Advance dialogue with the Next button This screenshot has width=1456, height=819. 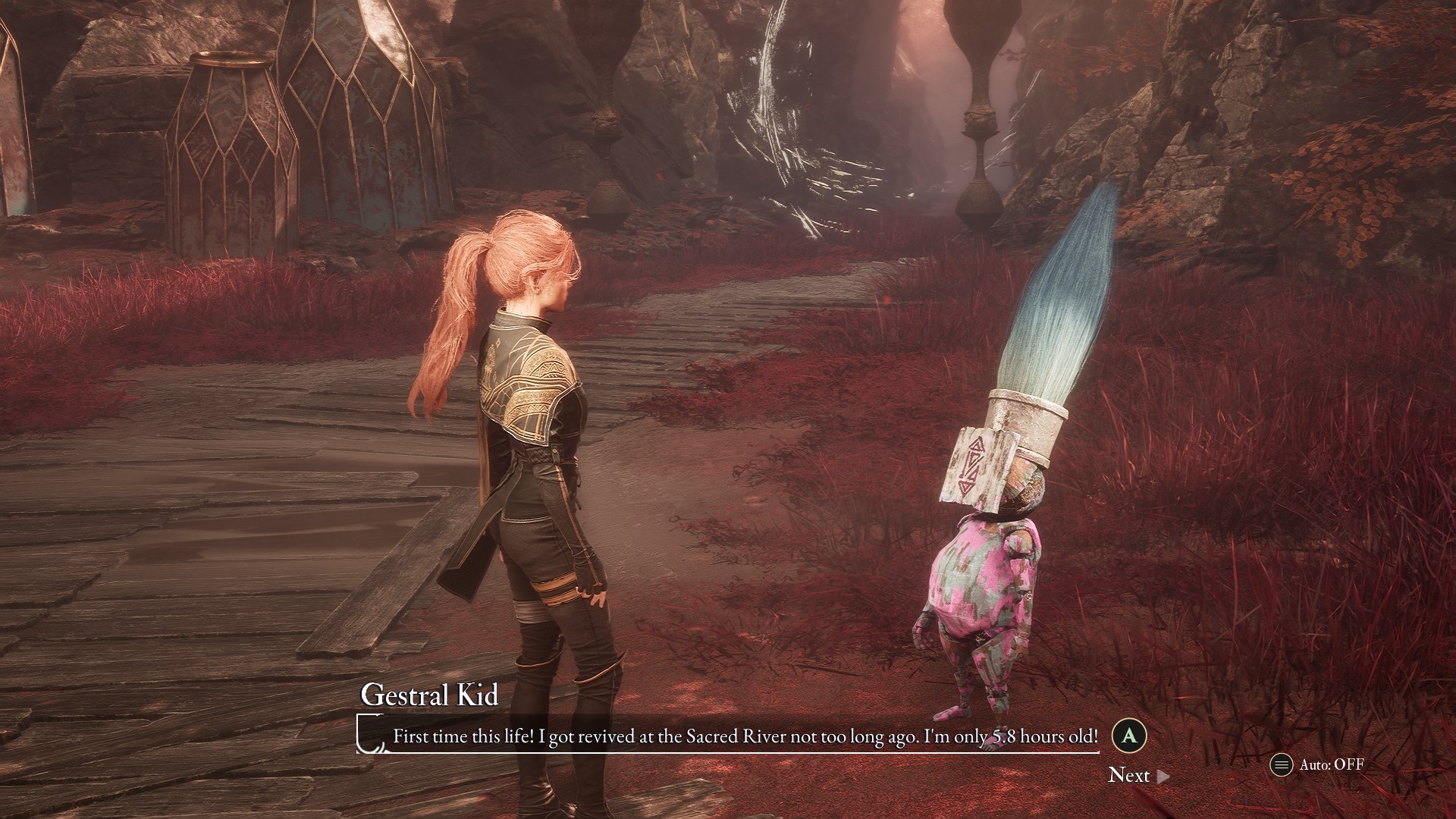tap(1137, 775)
